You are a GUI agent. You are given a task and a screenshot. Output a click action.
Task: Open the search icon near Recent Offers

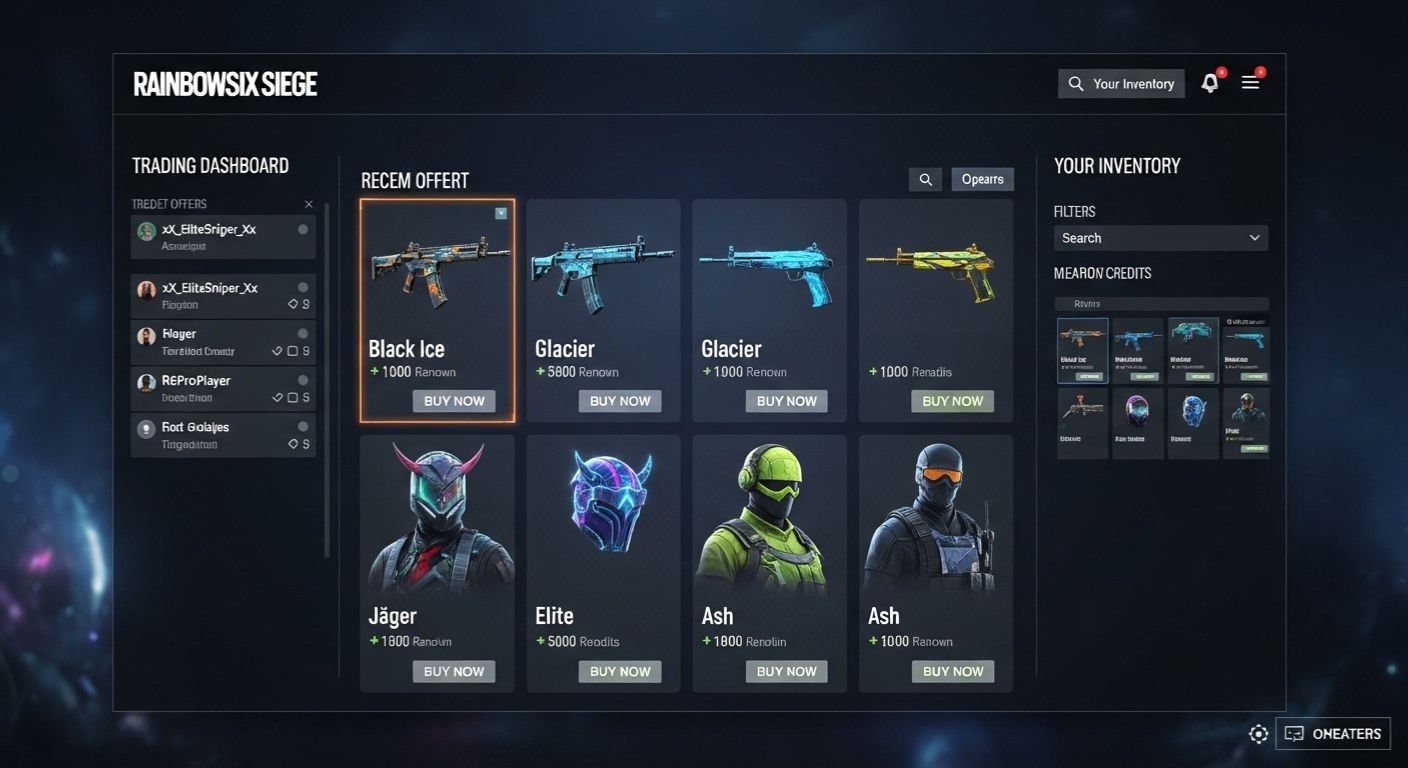(924, 179)
